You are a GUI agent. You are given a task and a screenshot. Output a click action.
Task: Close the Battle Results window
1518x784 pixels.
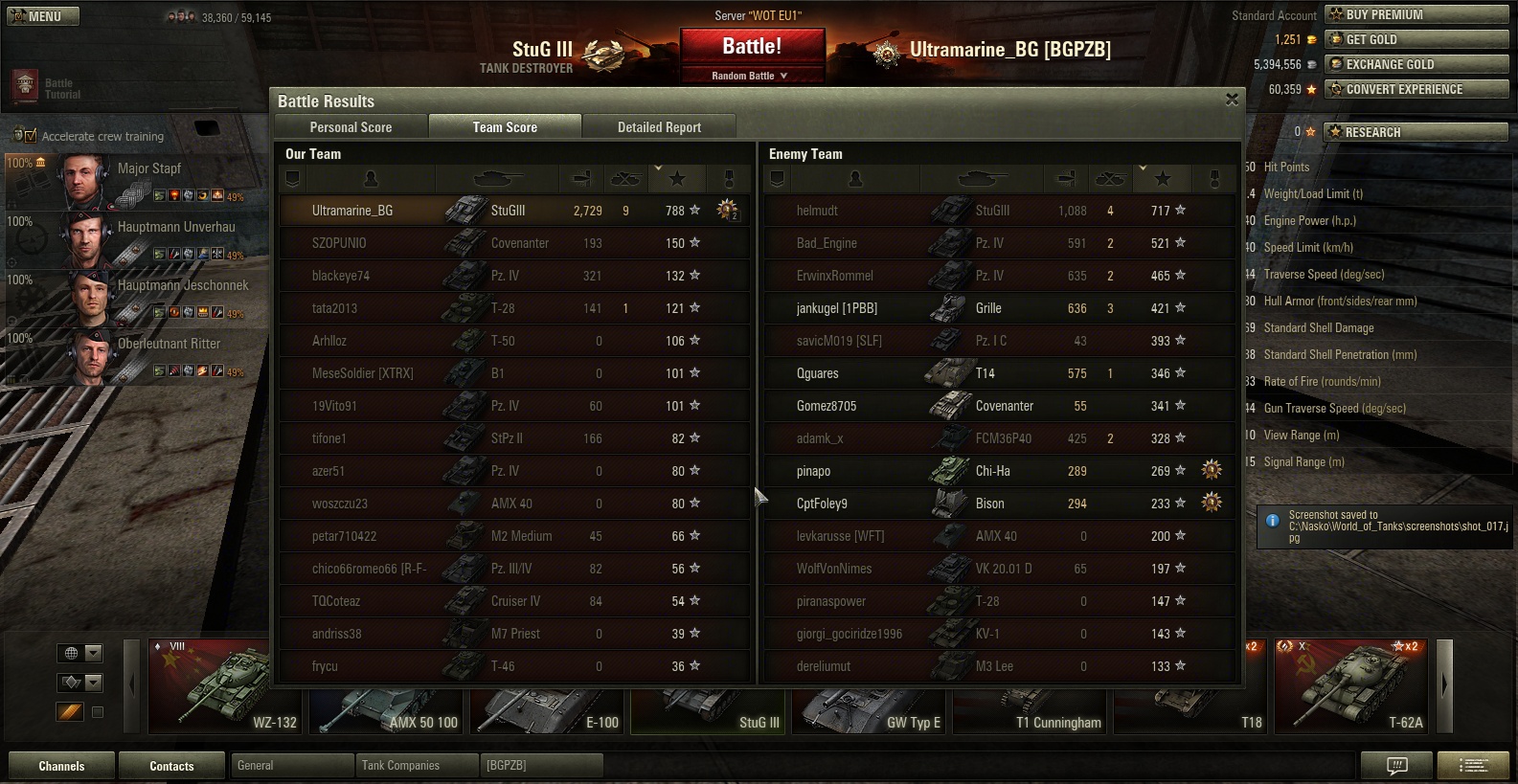(x=1232, y=100)
